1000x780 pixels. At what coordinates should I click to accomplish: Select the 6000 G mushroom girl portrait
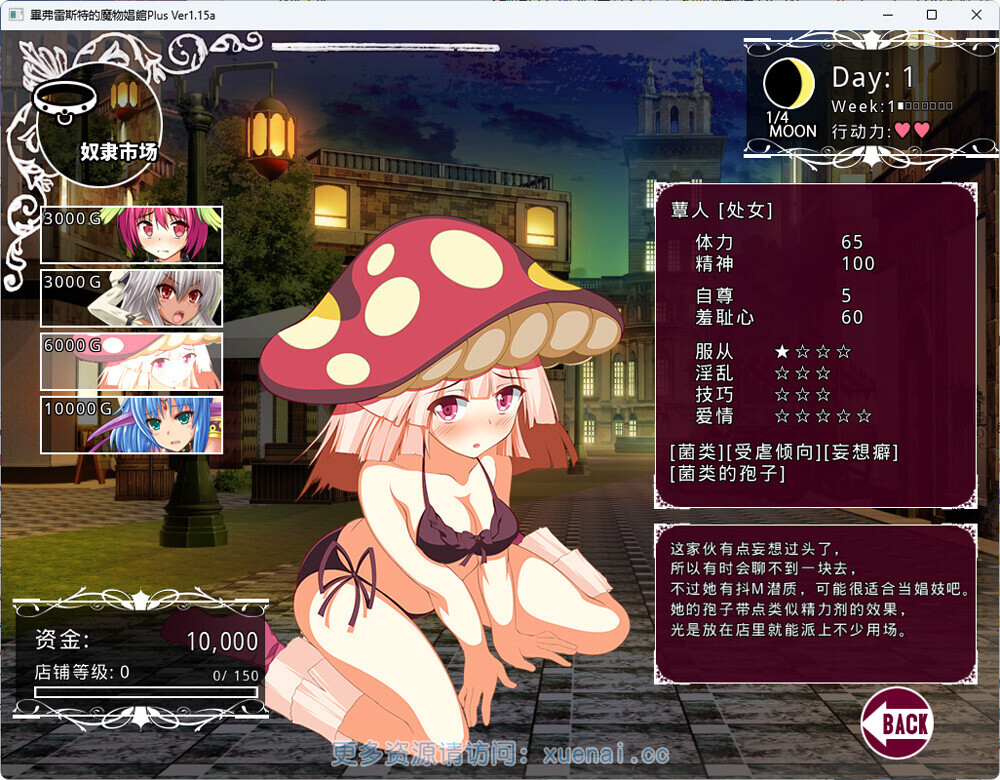131,361
